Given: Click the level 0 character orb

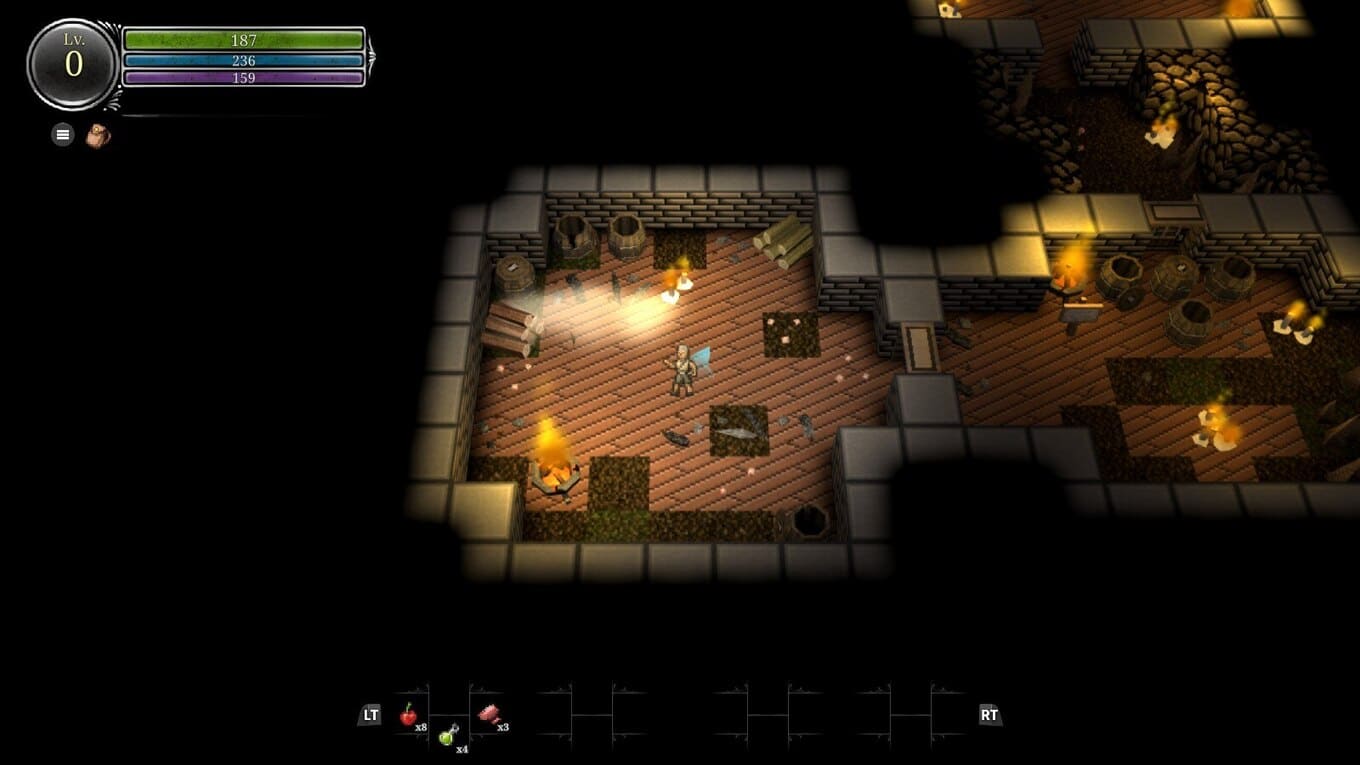Looking at the screenshot, I should (x=73, y=64).
